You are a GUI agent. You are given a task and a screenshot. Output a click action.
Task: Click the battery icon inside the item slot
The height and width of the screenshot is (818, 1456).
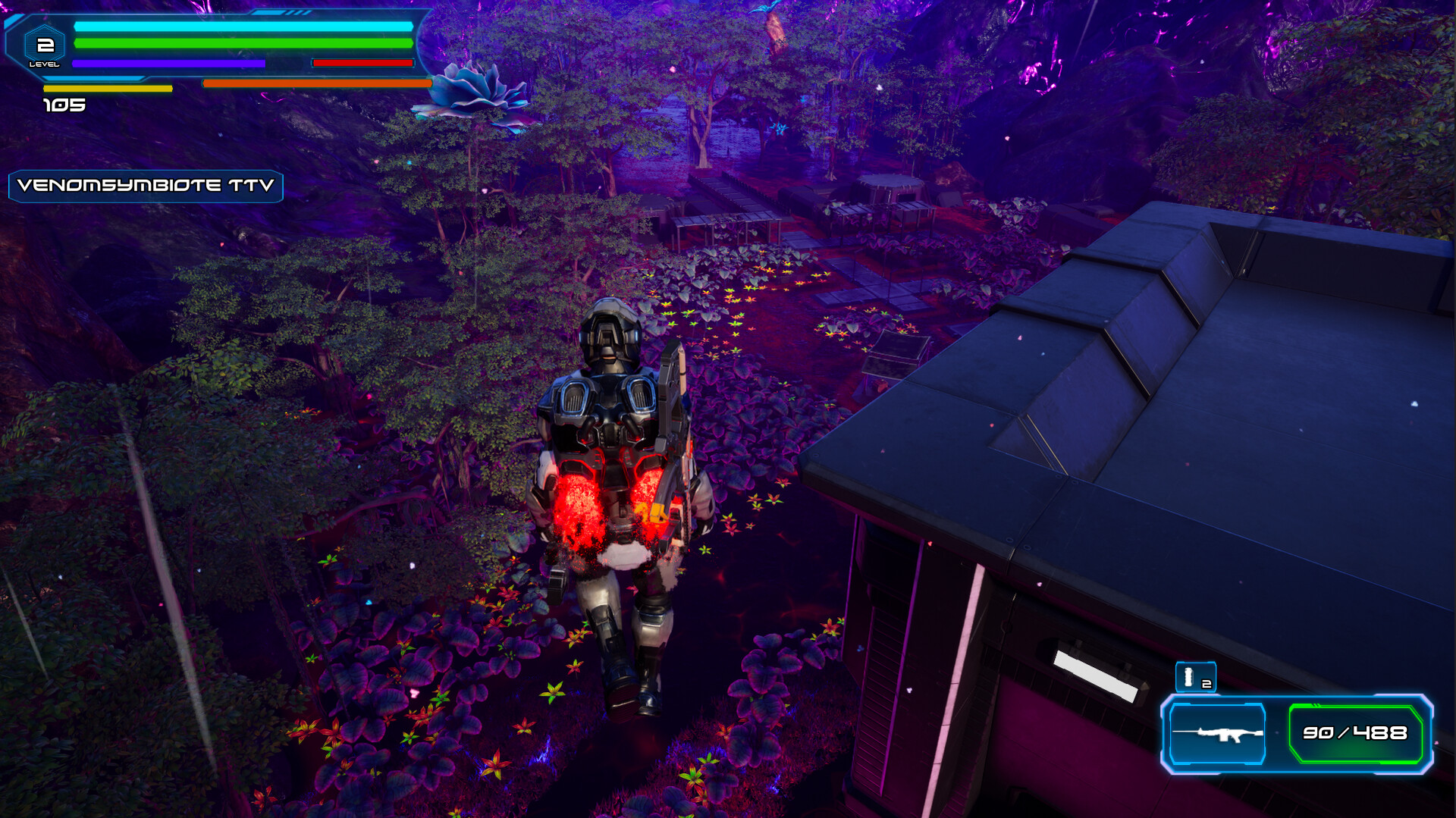[x=1188, y=676]
